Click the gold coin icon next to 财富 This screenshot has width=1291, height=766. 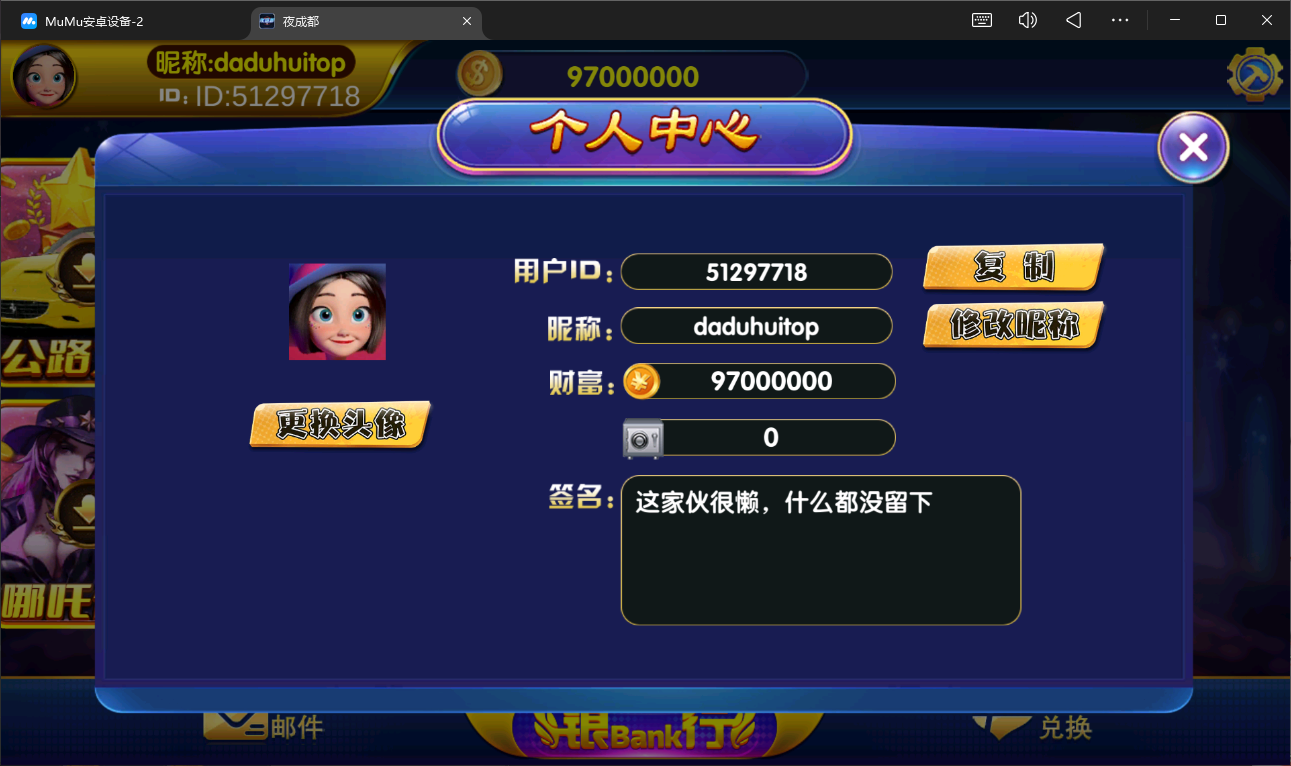pyautogui.click(x=641, y=380)
